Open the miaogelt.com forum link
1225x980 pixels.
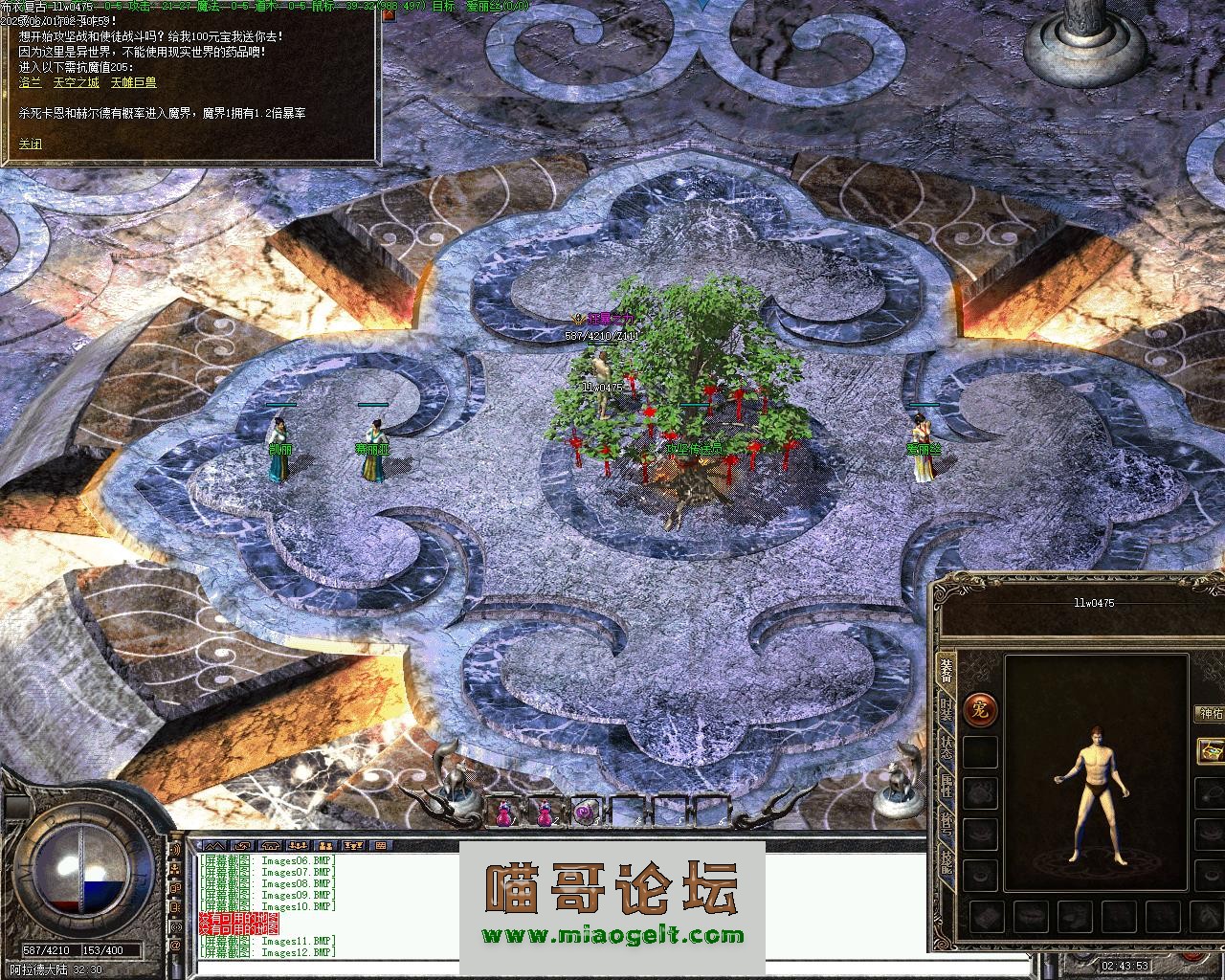[x=612, y=936]
